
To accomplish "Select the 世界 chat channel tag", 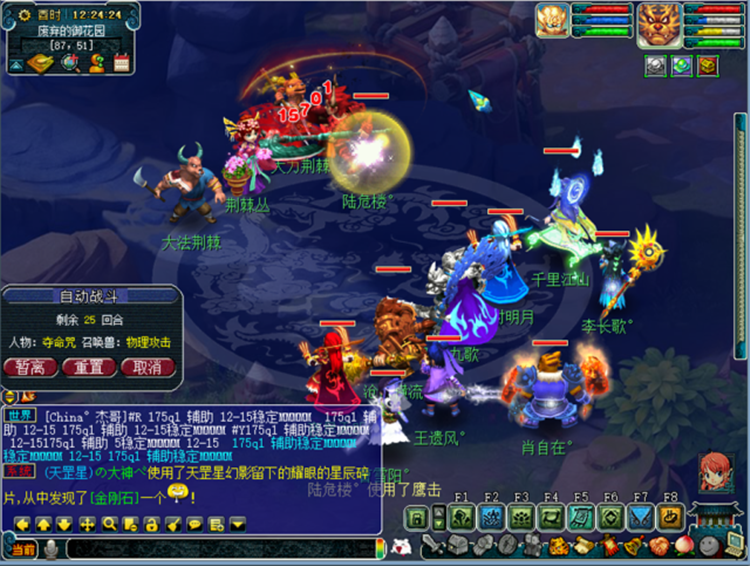I will pyautogui.click(x=20, y=415).
